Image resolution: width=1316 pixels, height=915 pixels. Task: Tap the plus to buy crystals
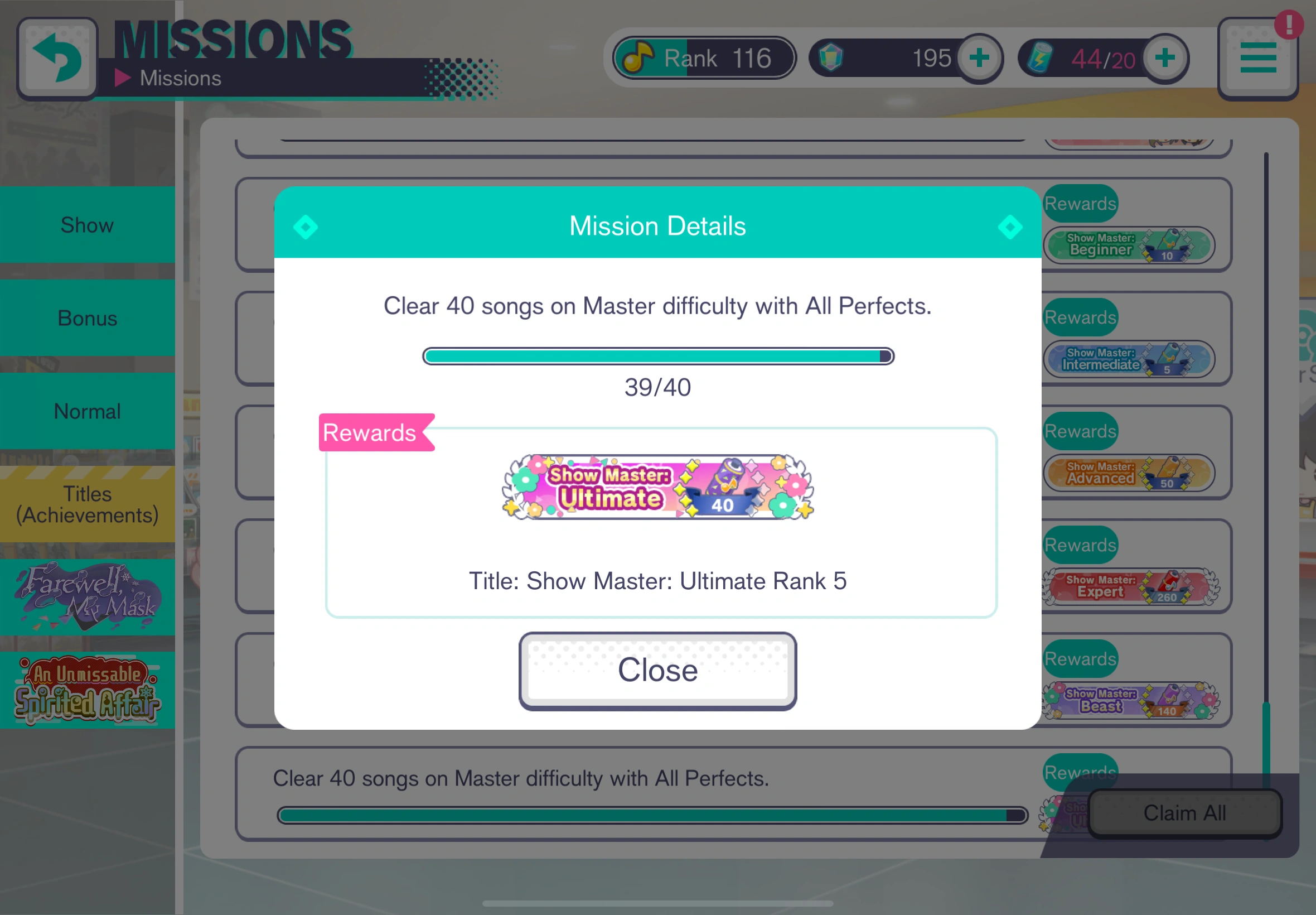click(x=978, y=57)
